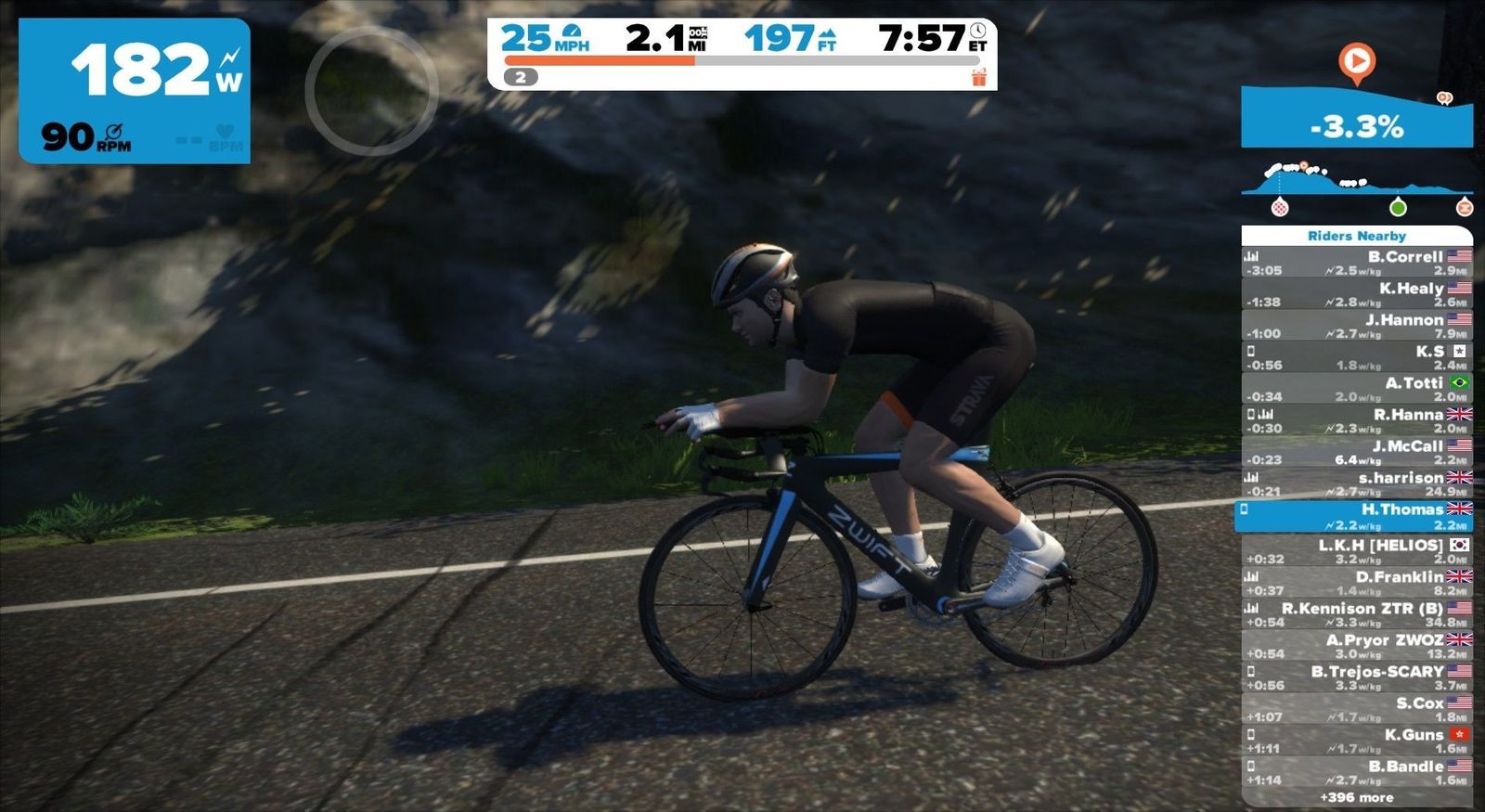Click A.Pryor ZWOZ in rider list

pos(1357,646)
